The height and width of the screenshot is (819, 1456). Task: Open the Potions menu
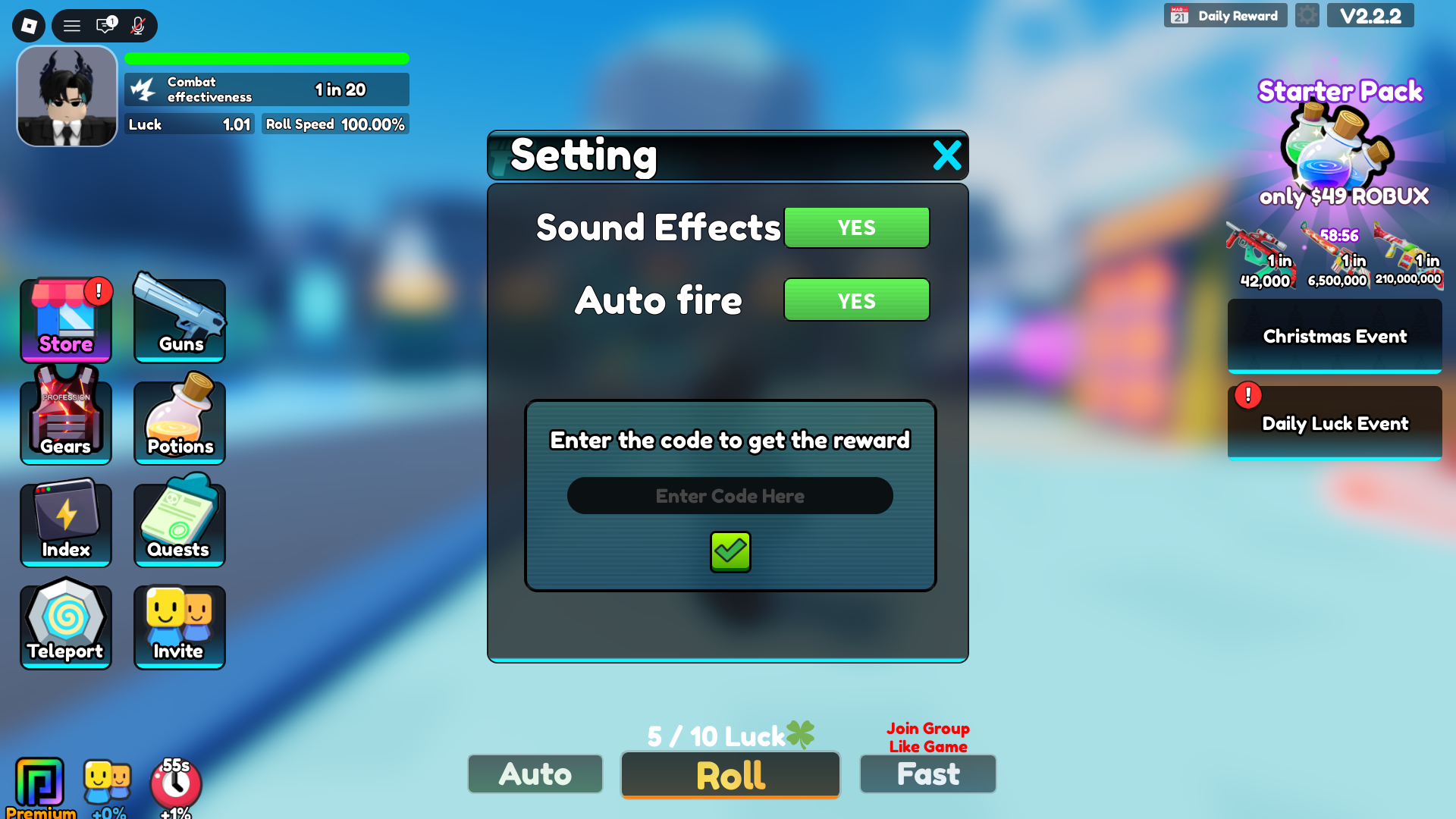click(179, 419)
